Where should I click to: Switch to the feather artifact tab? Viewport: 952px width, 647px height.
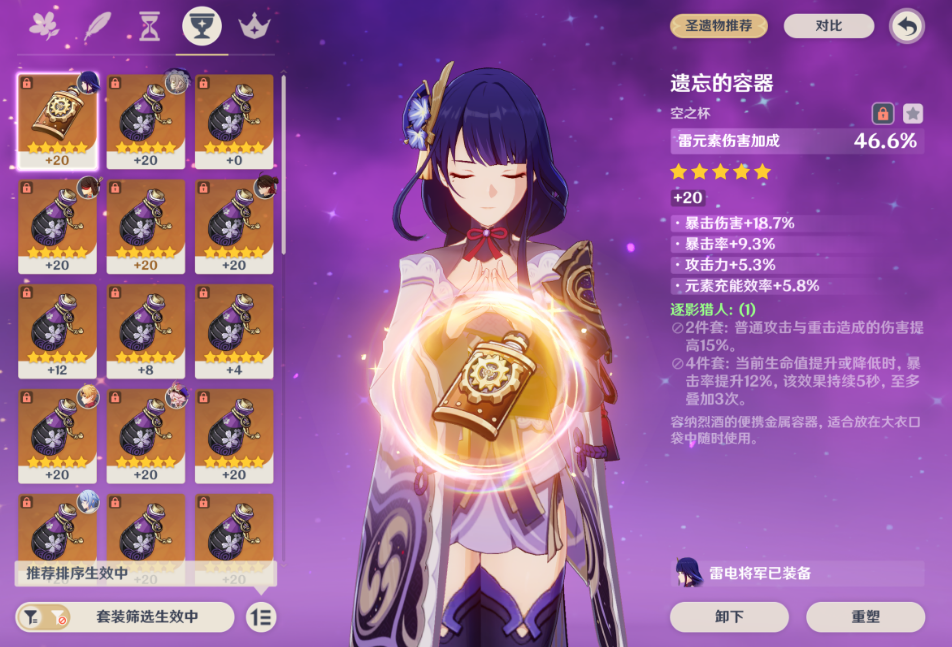98,26
